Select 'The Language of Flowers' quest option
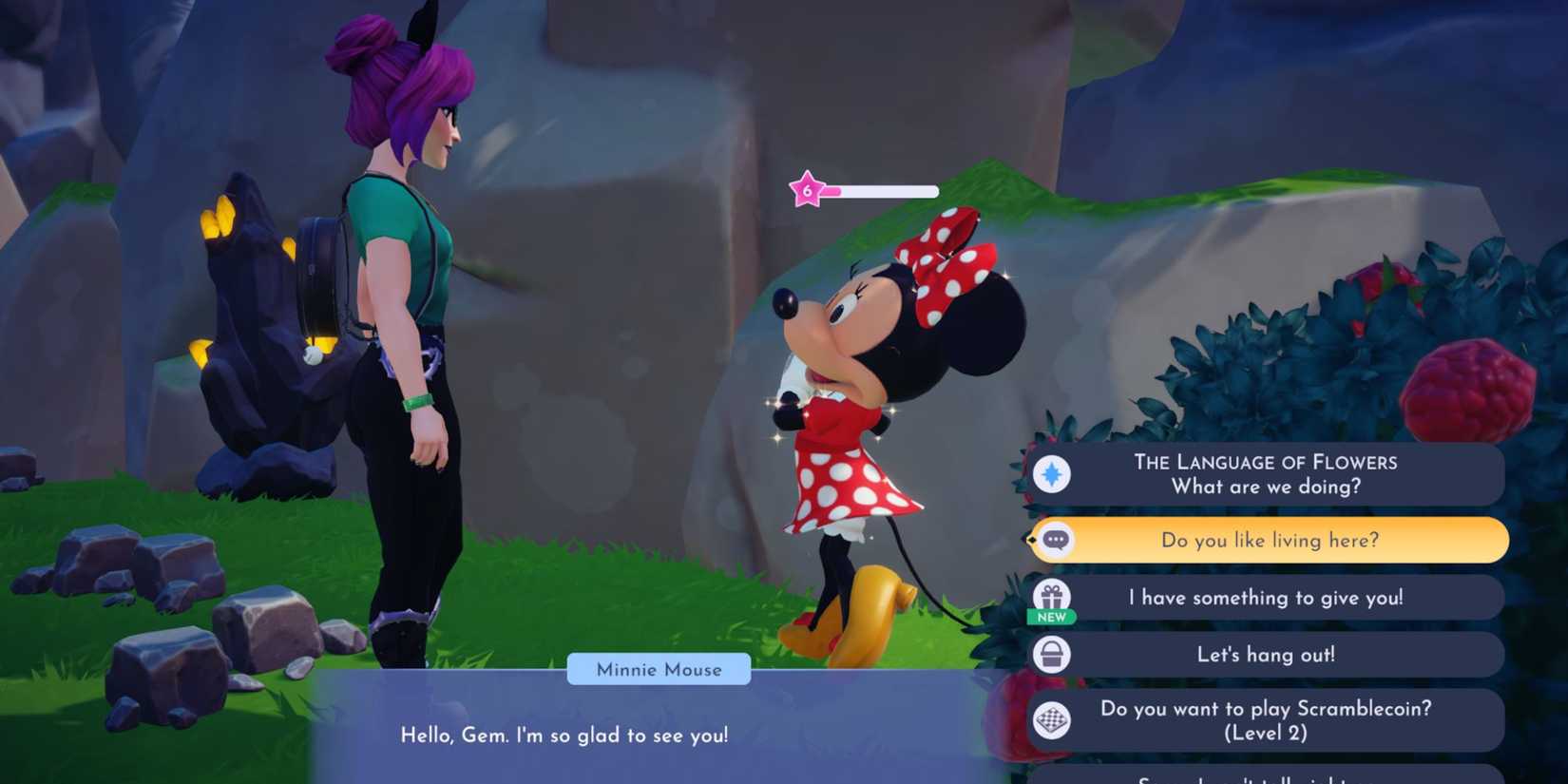Image resolution: width=1568 pixels, height=784 pixels. [x=1267, y=473]
